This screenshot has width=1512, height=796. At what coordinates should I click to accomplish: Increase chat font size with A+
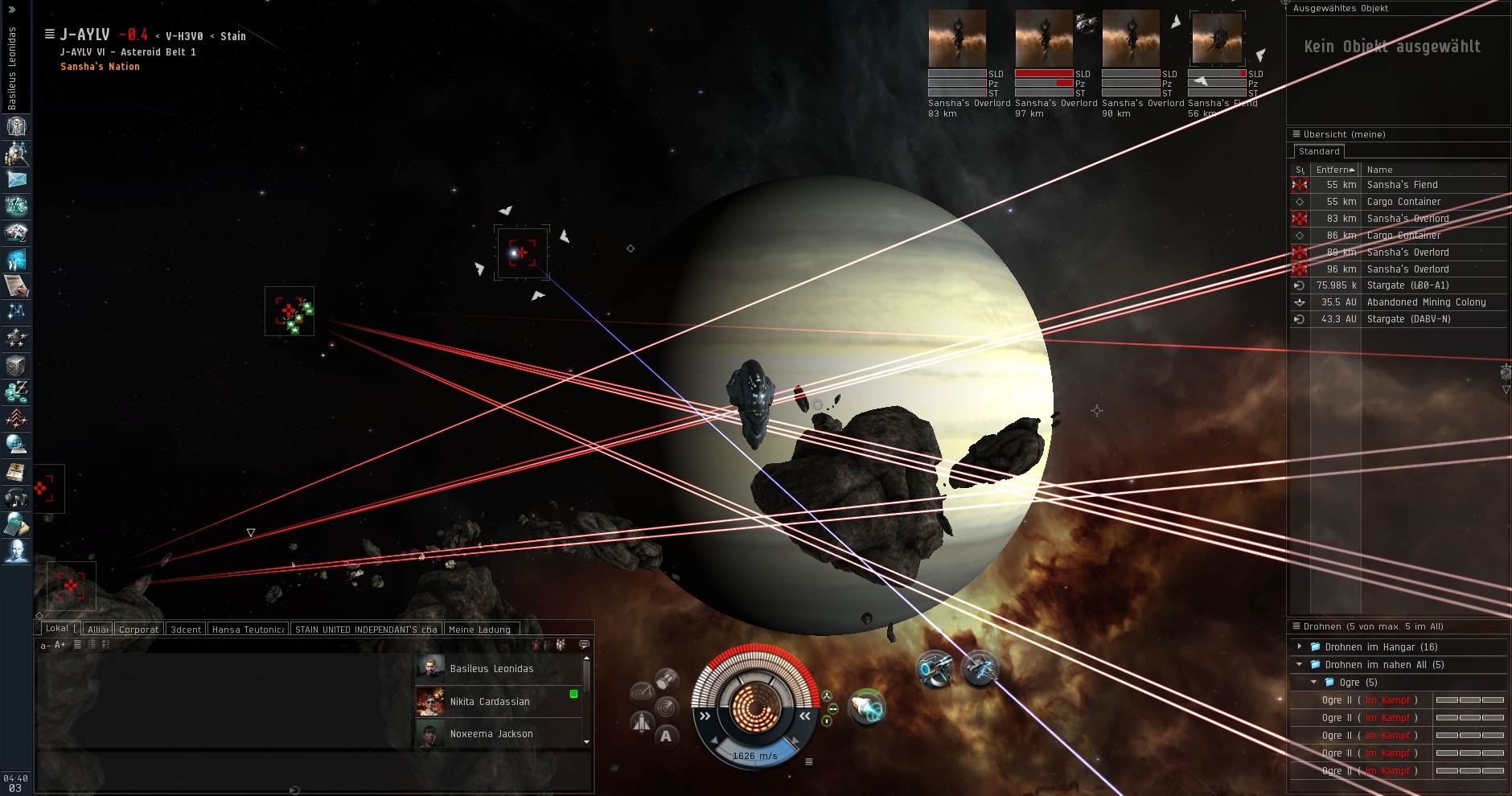(x=60, y=645)
